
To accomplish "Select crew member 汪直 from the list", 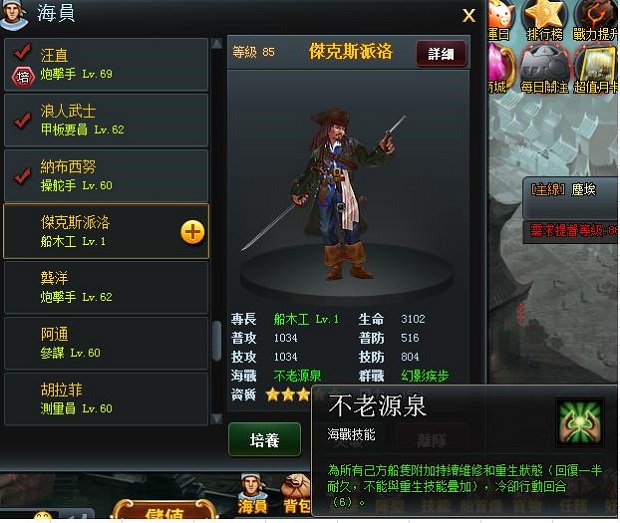I will pyautogui.click(x=106, y=64).
